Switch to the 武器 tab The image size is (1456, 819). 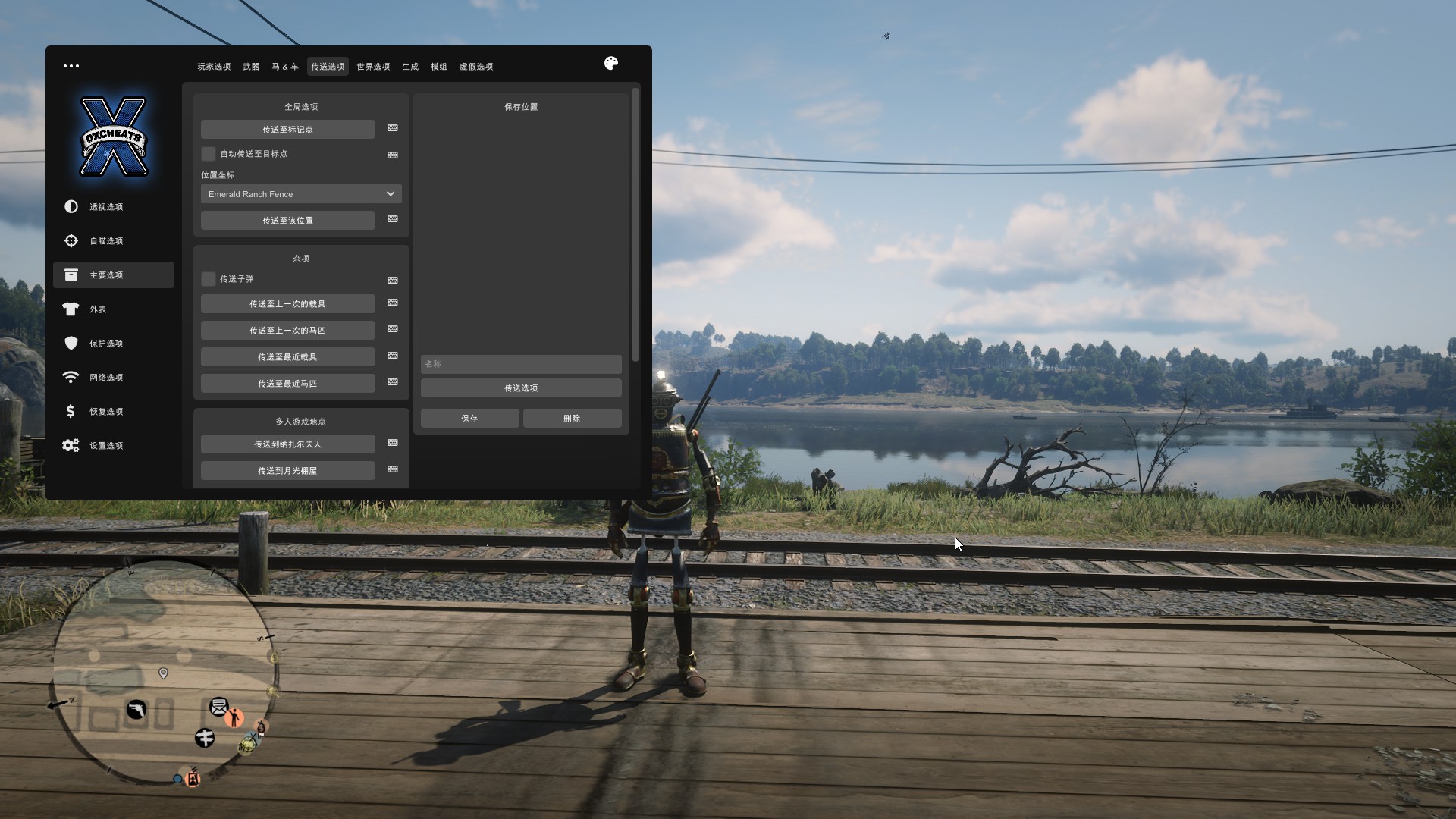[x=251, y=67]
